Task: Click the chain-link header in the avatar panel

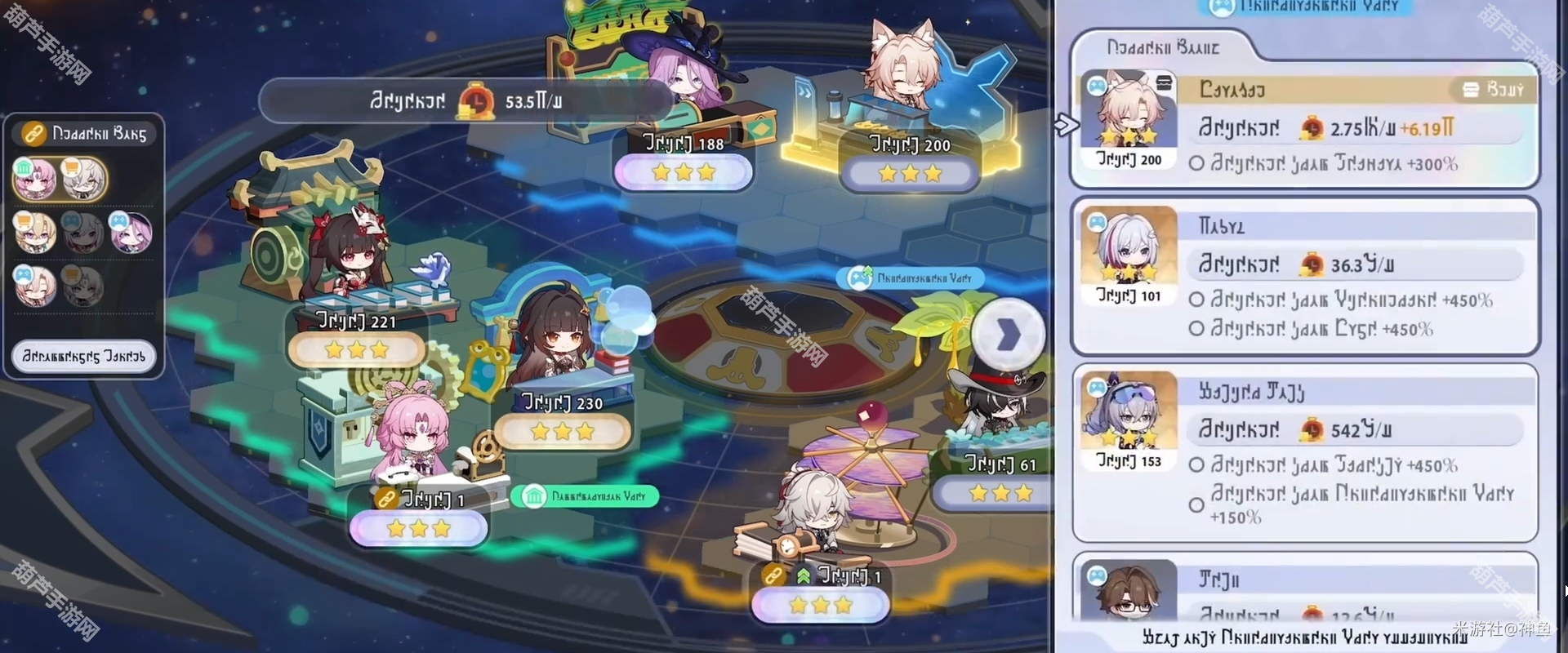Action: coord(85,133)
